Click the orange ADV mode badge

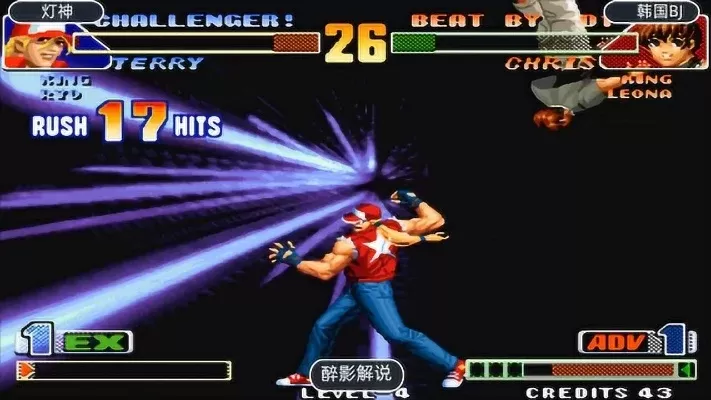(613, 343)
